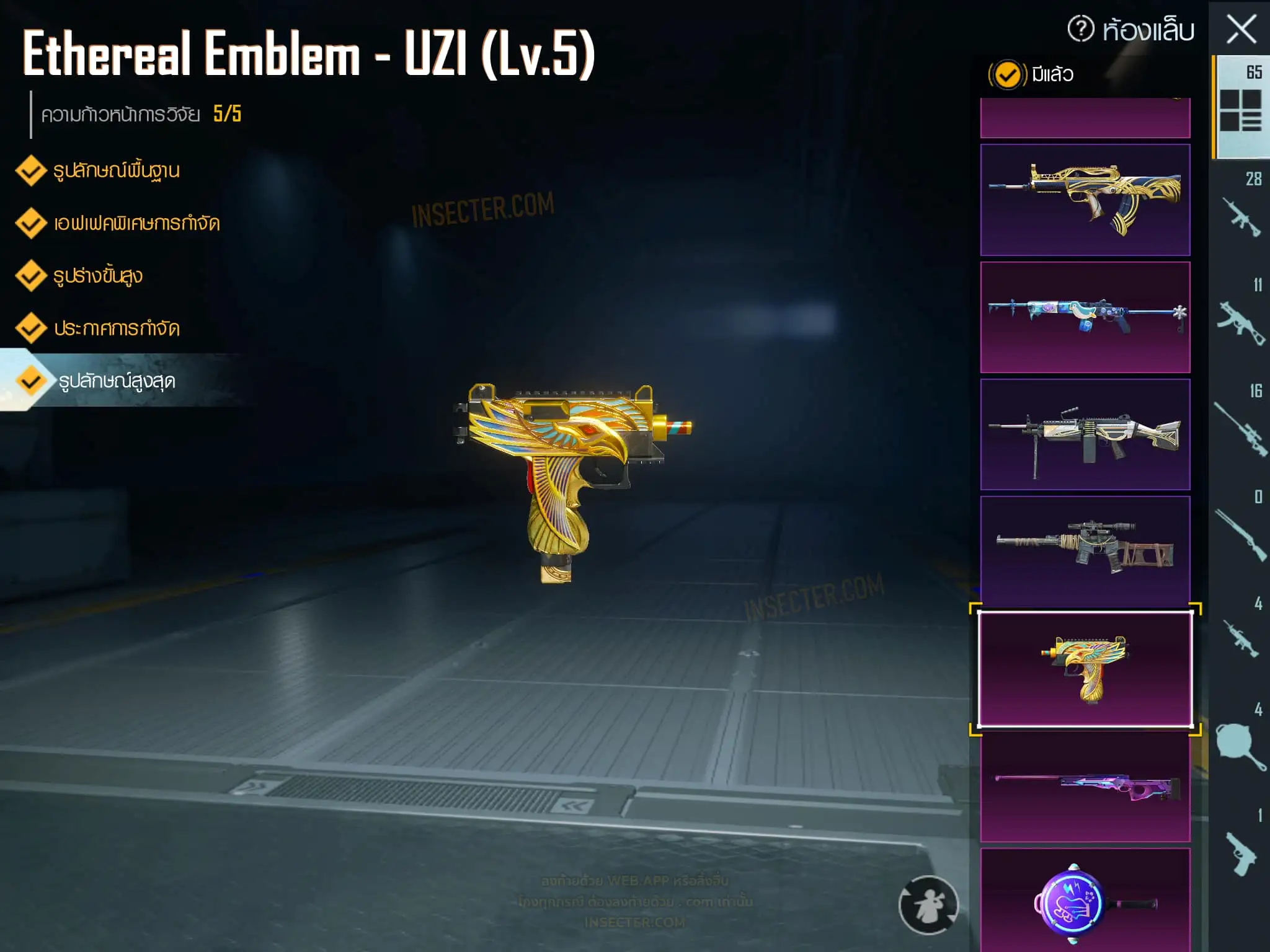The width and height of the screenshot is (1270, 952).
Task: Select the golden UZI skin thumbnail
Action: [1085, 669]
